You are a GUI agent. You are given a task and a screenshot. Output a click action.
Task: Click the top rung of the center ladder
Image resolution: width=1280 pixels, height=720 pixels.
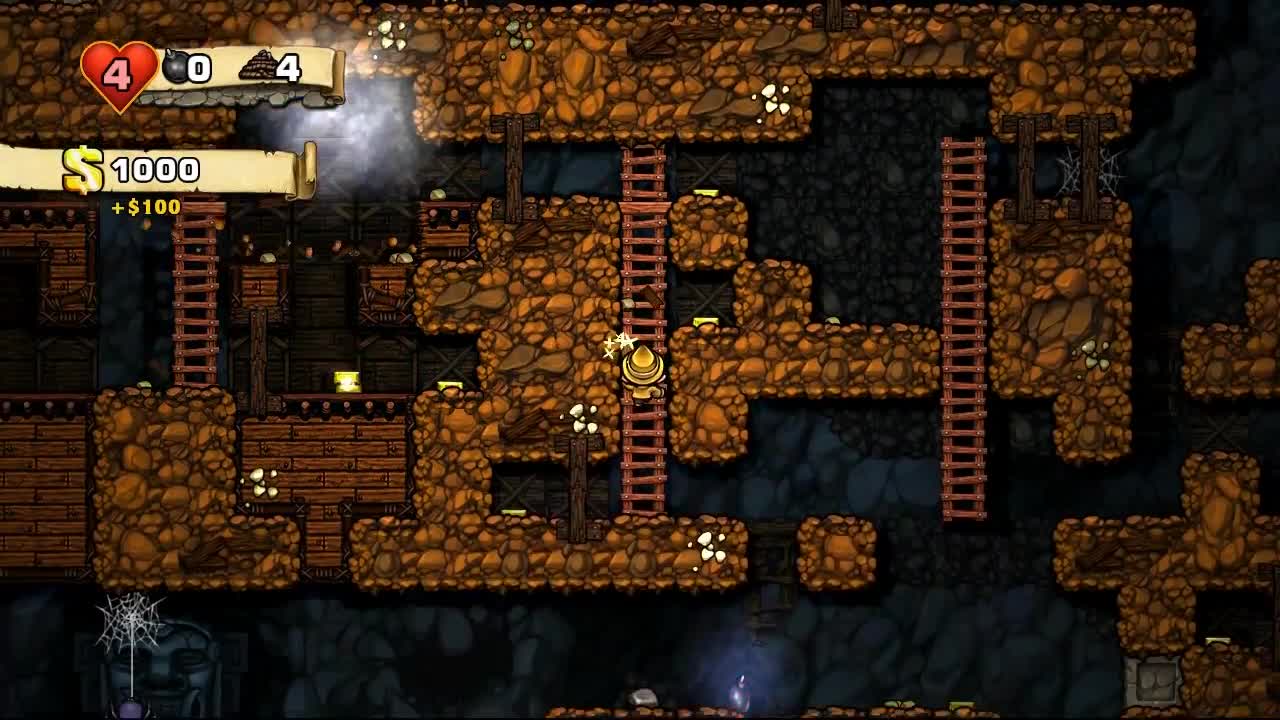pyautogui.click(x=645, y=160)
